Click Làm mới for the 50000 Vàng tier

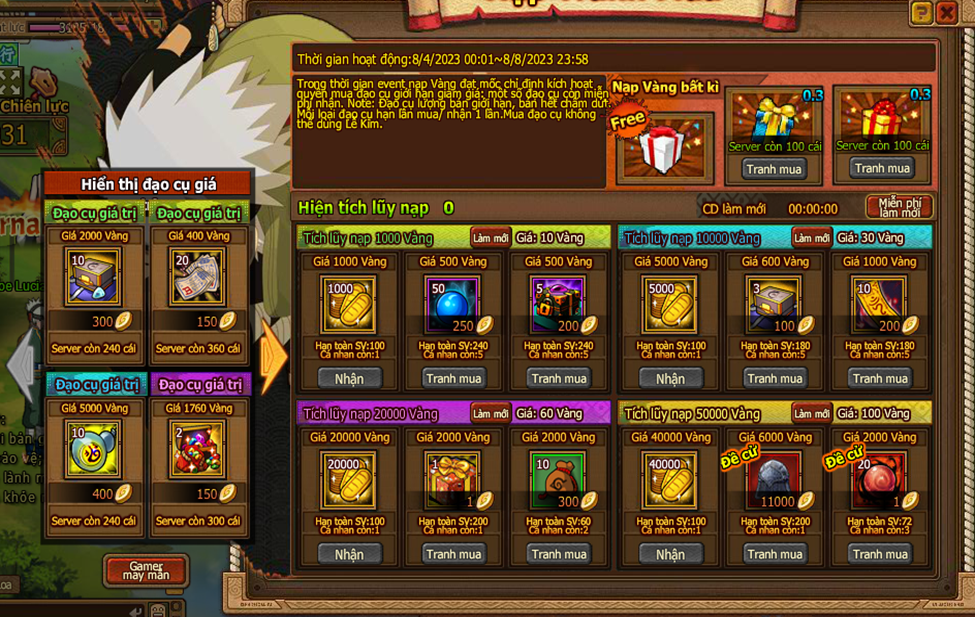(x=811, y=413)
